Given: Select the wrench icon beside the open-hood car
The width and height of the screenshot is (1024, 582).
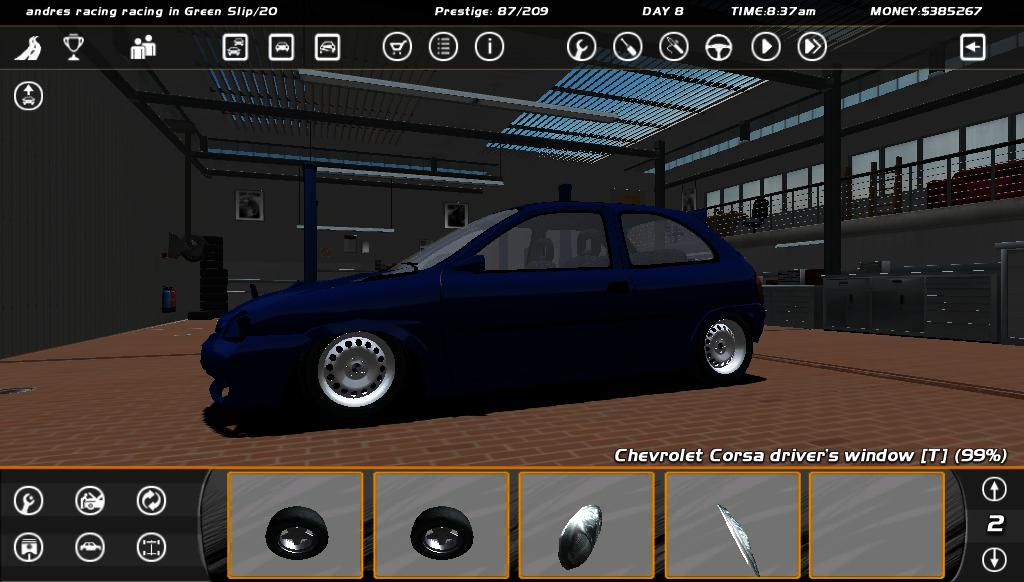Looking at the screenshot, I should 29,500.
